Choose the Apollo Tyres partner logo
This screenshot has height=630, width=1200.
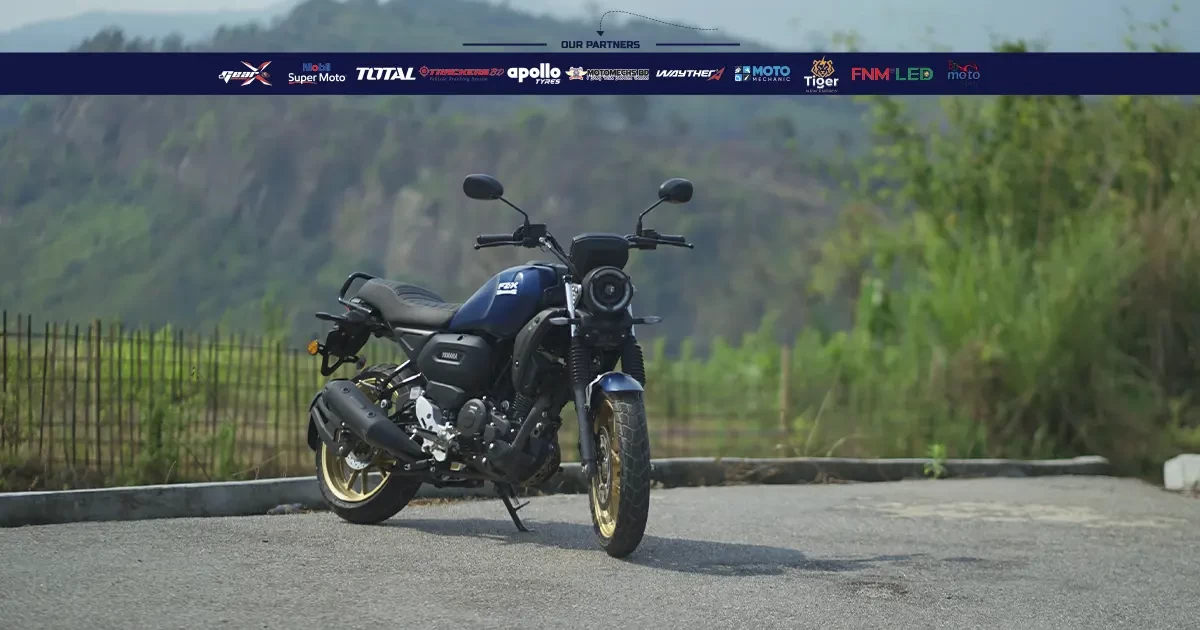pyautogui.click(x=534, y=73)
